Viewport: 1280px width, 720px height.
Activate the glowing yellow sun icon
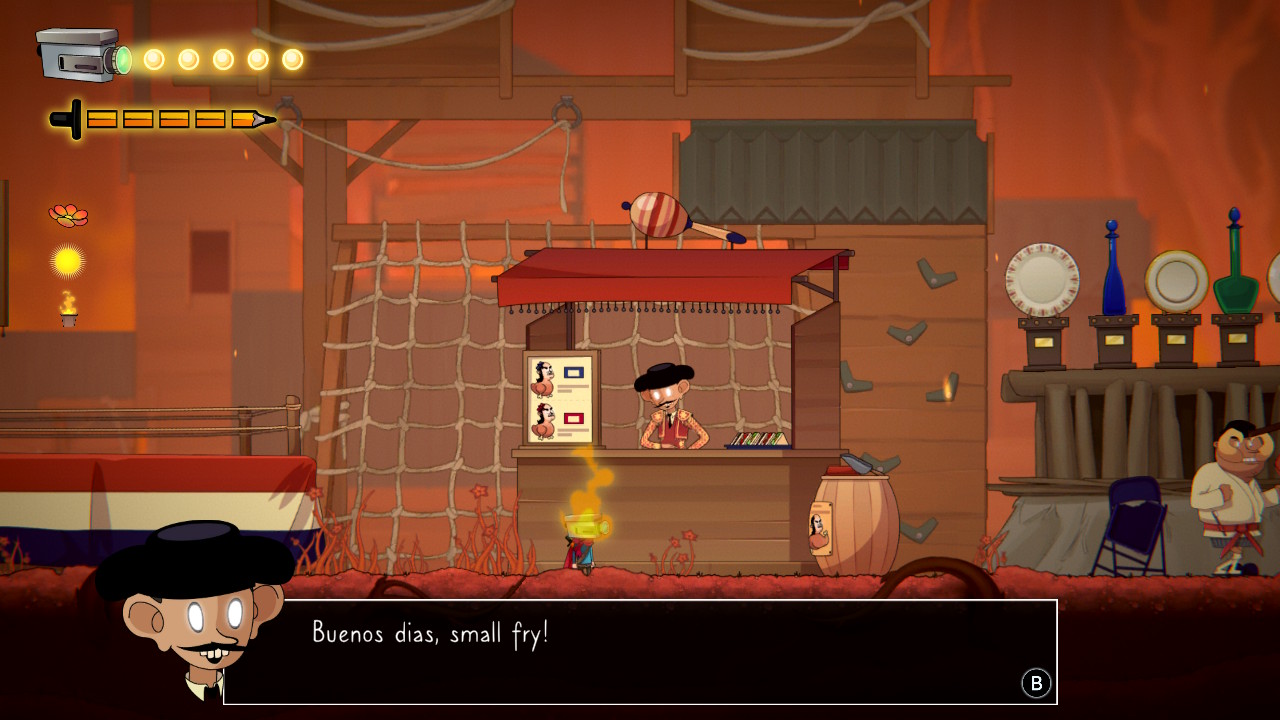[68, 261]
